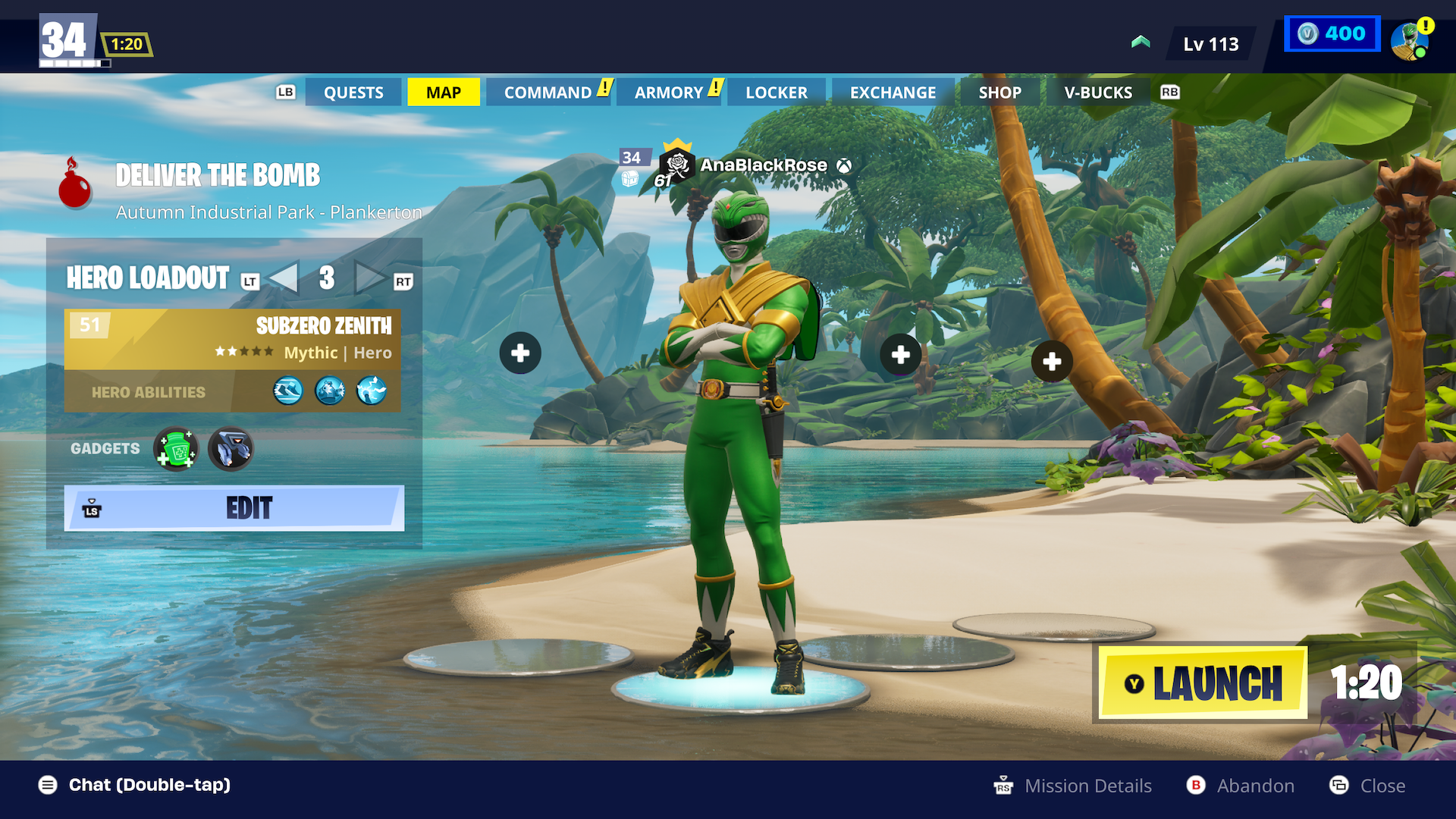This screenshot has width=1456, height=819.
Task: Go to the Armory tab
Action: point(669,93)
